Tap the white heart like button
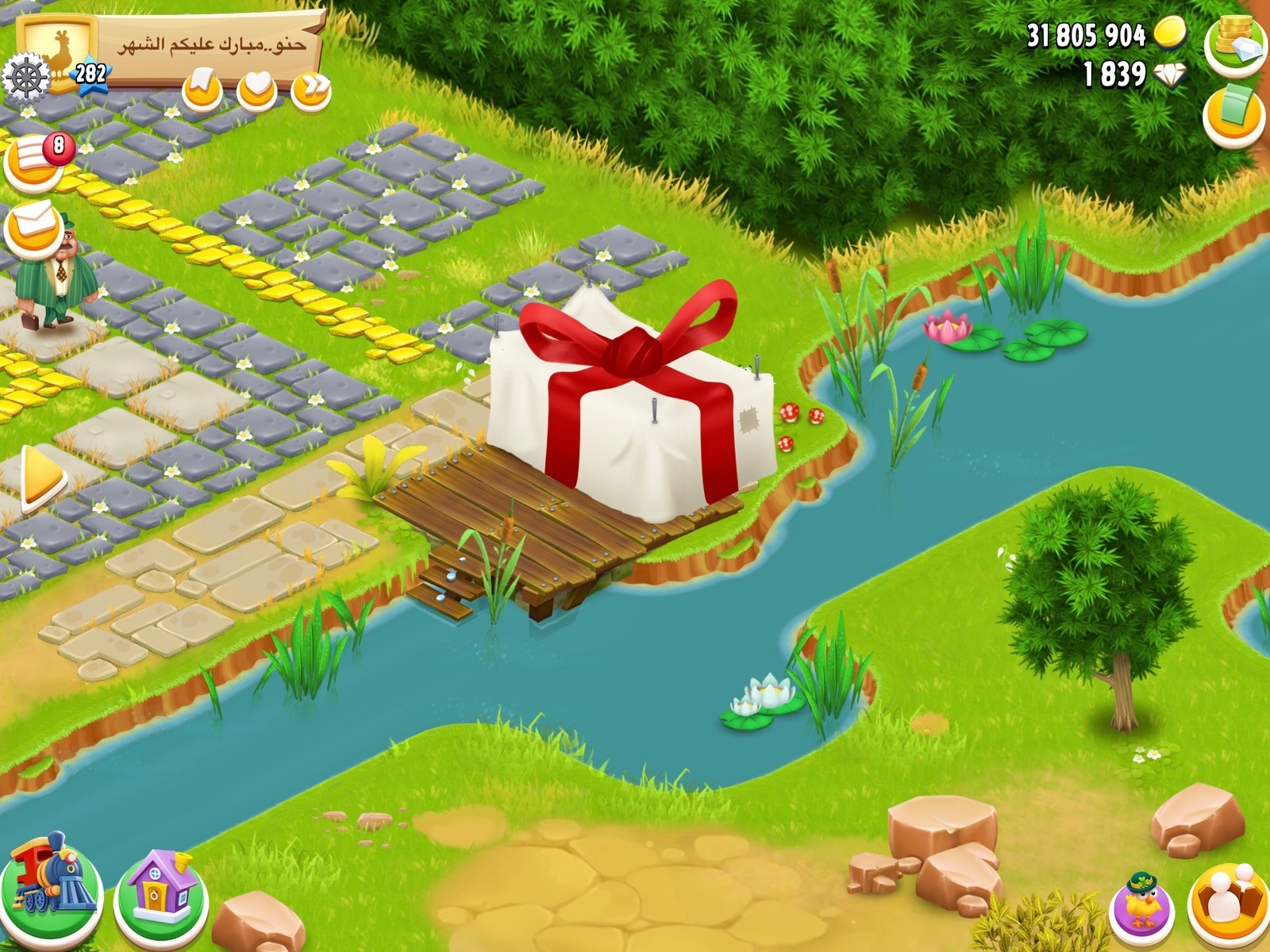 click(257, 89)
